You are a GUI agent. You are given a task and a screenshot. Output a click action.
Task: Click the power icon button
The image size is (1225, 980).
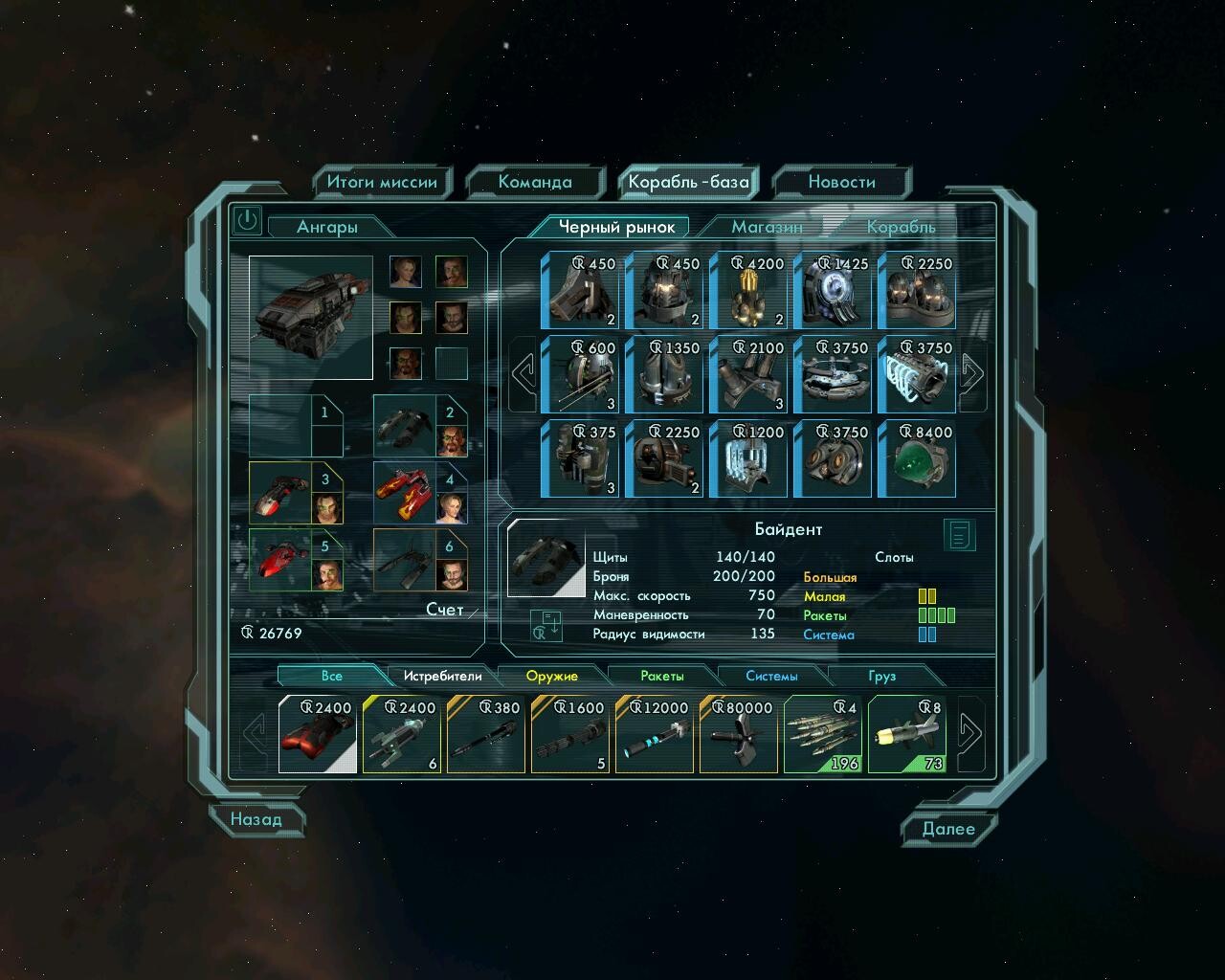point(247,220)
